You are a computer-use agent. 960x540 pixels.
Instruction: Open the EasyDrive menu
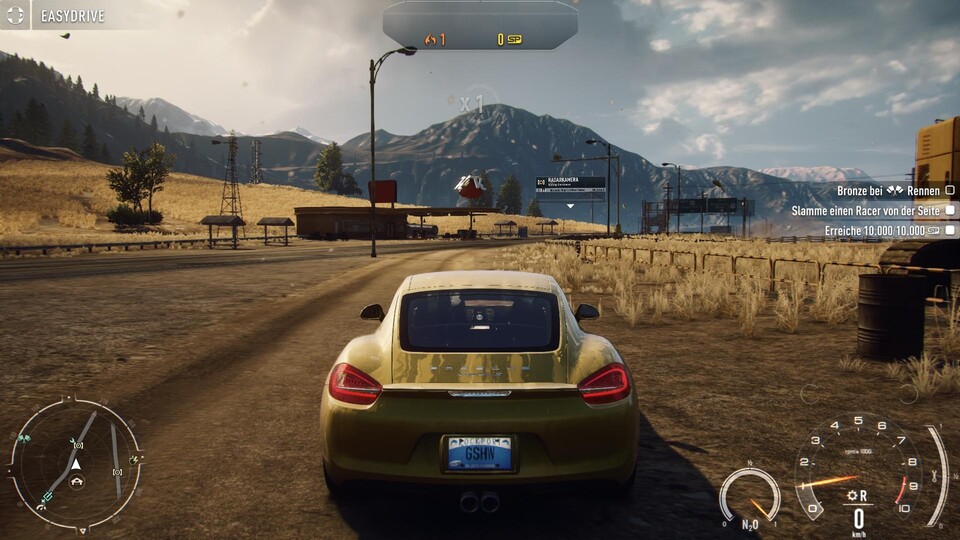[x=58, y=16]
